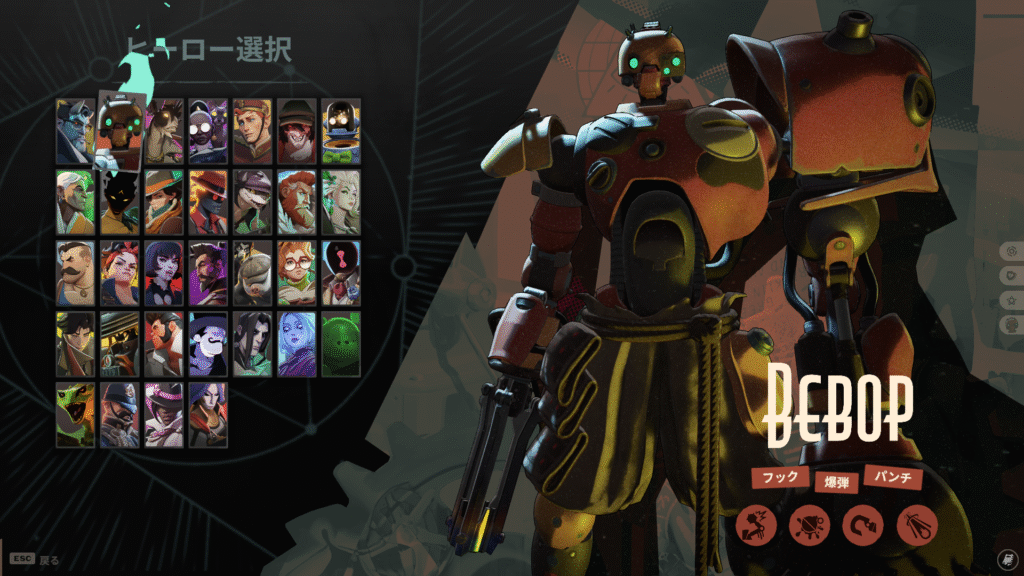
Task: Pick the crocodile in a fedora portrait
Action: [251, 203]
